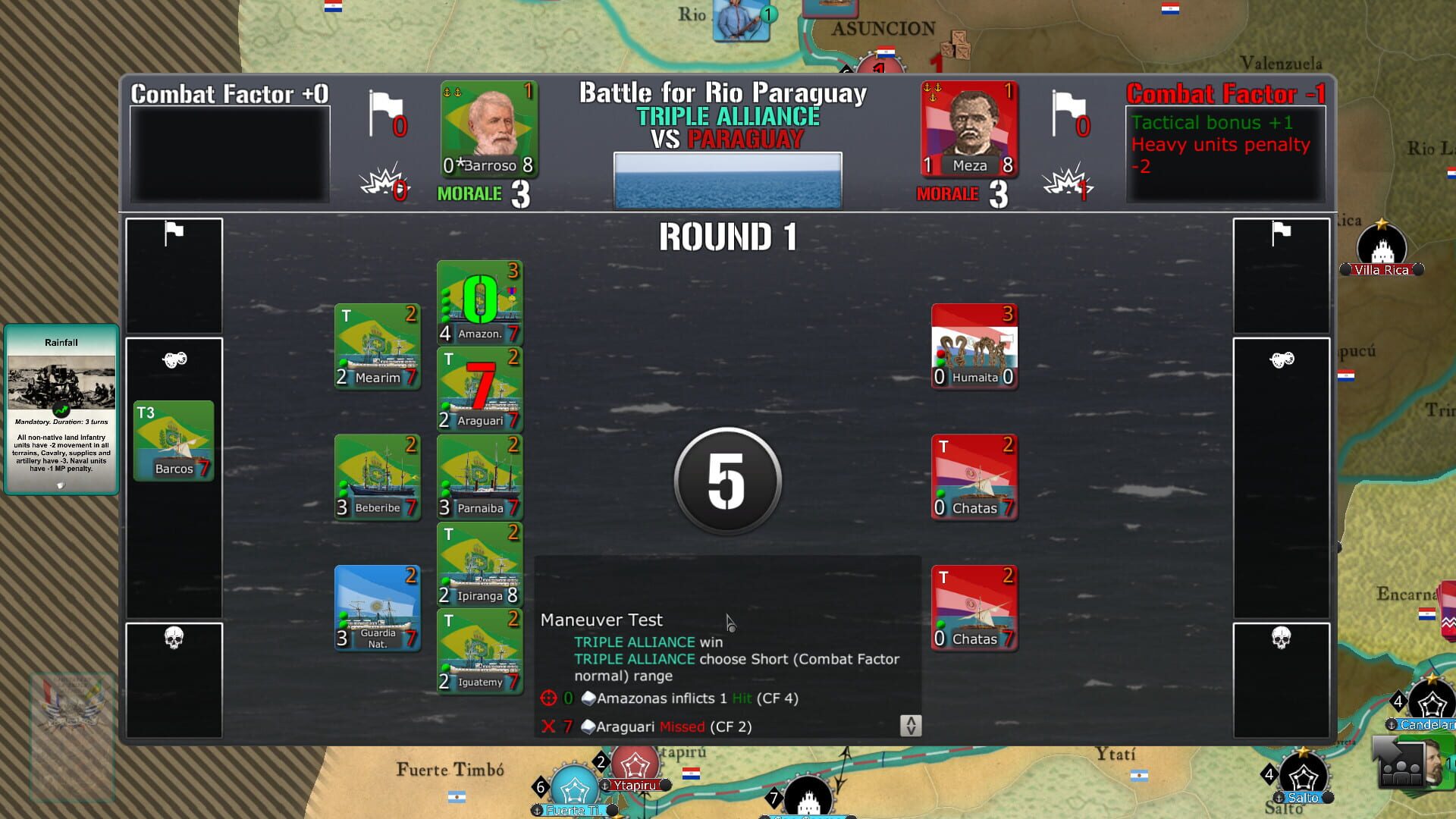Image resolution: width=1456 pixels, height=819 pixels.
Task: Click the Humaita battery unit counter
Action: [974, 345]
